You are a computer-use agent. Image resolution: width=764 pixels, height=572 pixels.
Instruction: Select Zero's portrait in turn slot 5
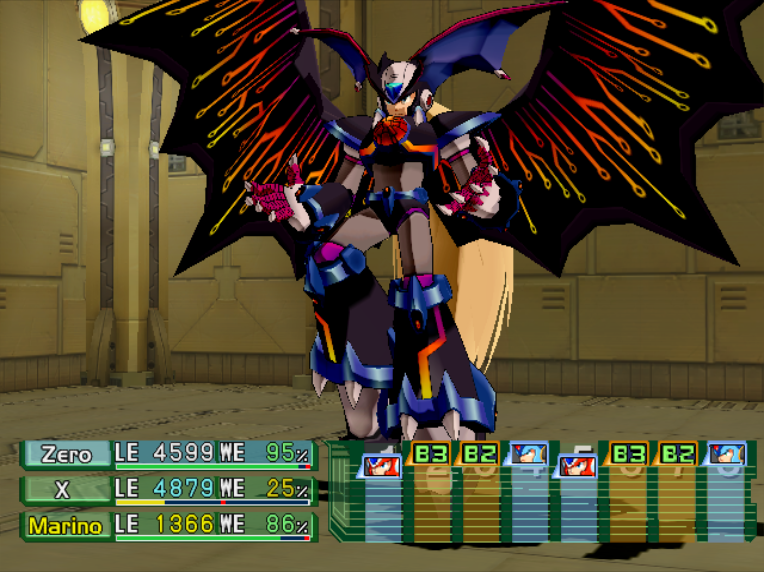click(578, 465)
